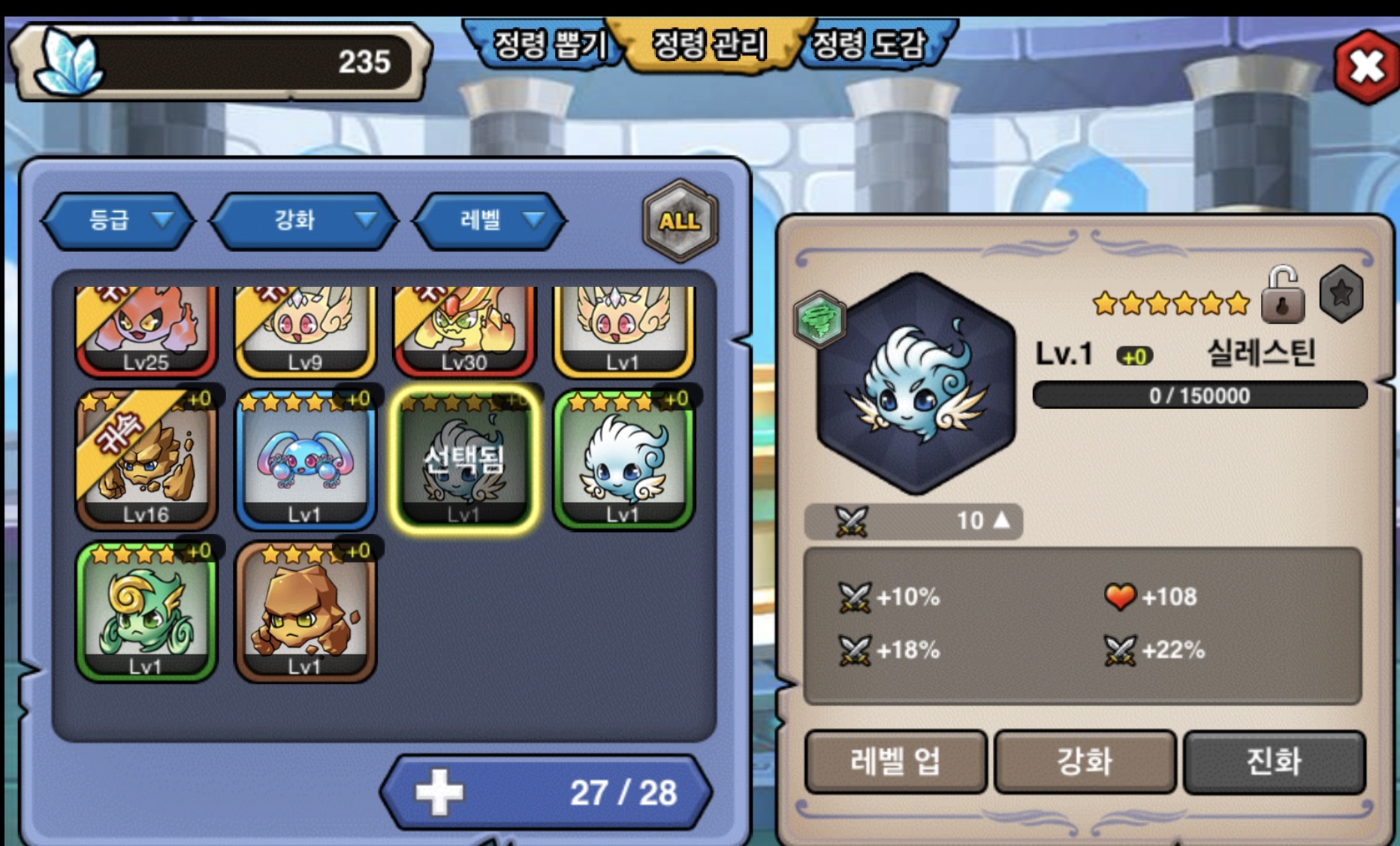This screenshot has width=1400, height=846.
Task: Expand the 강화 sort dropdown
Action: point(304,220)
